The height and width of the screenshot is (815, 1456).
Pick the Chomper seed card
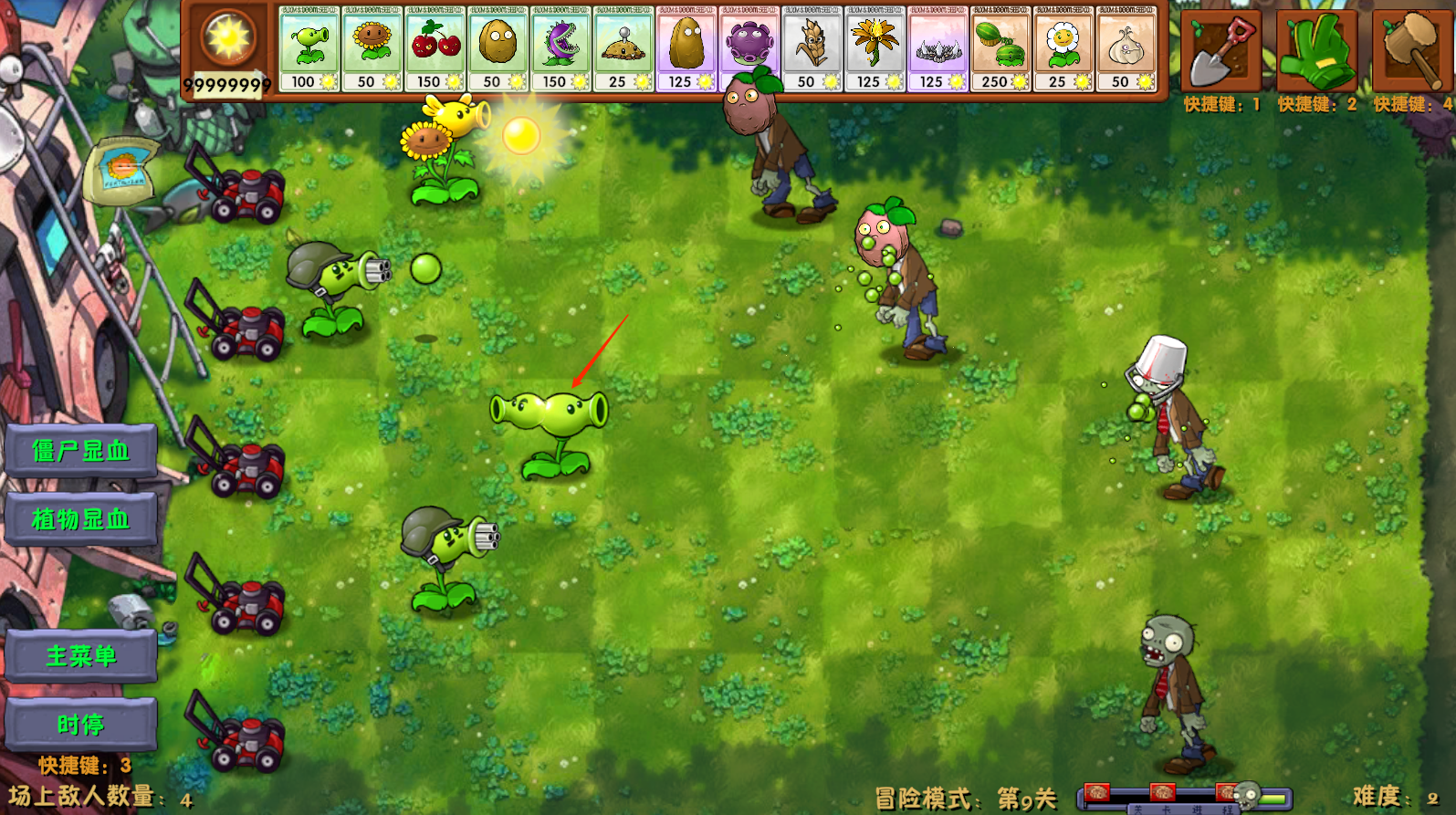coord(561,48)
